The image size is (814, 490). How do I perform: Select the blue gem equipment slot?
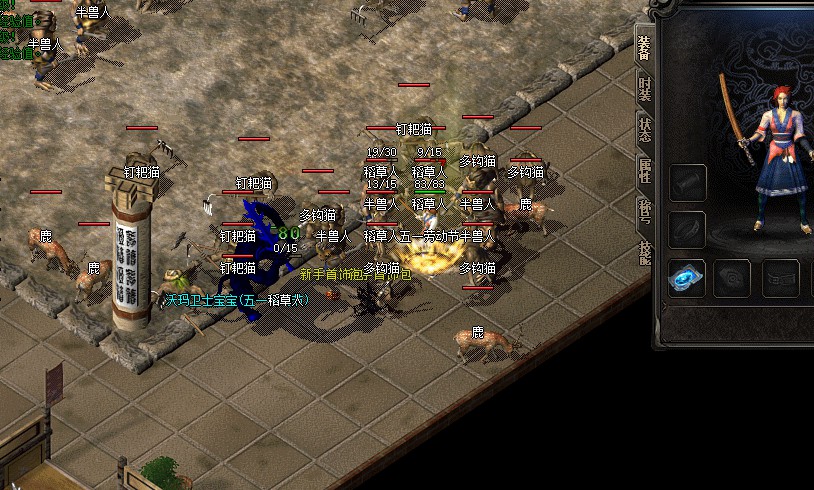point(687,278)
